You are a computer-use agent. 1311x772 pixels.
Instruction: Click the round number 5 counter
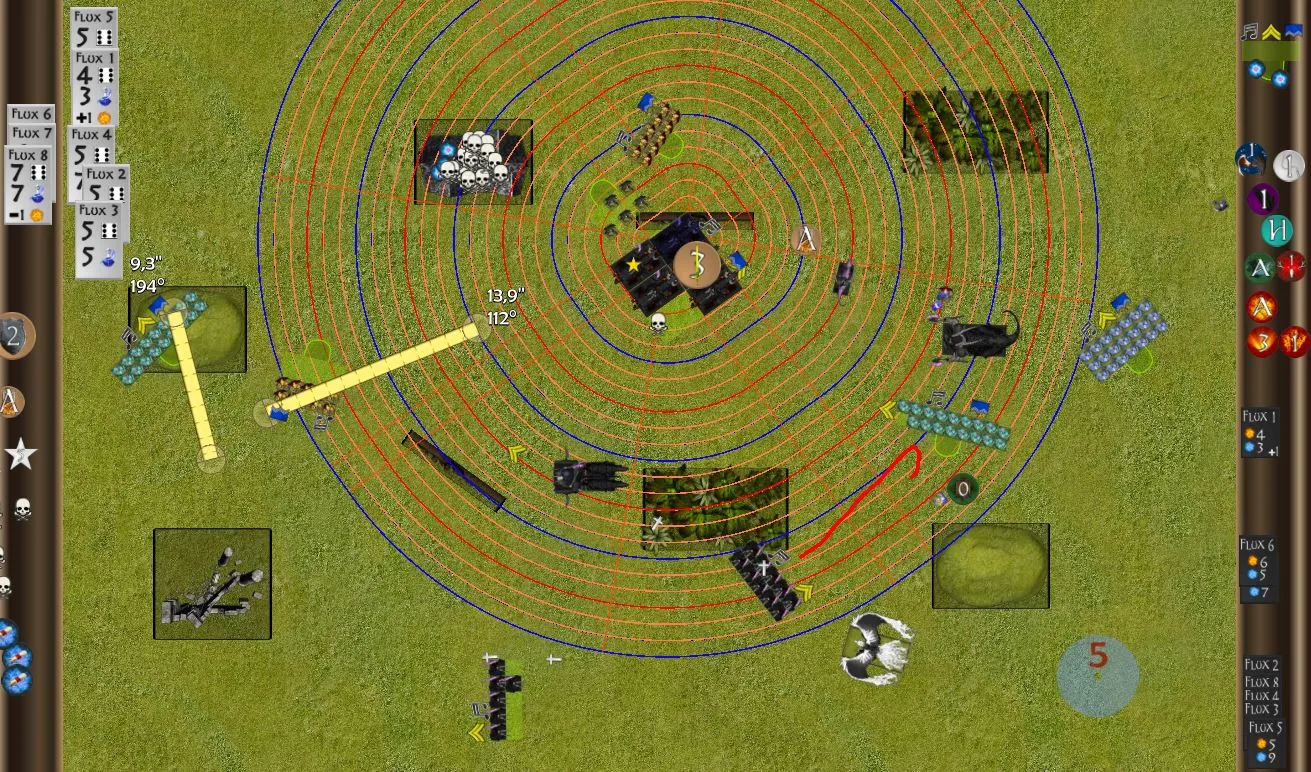(1098, 675)
